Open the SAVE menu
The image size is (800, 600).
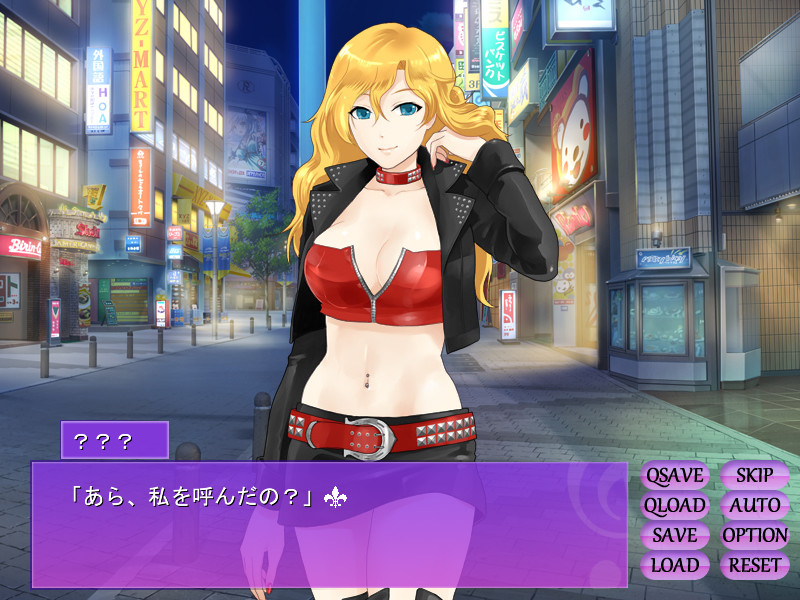click(675, 535)
